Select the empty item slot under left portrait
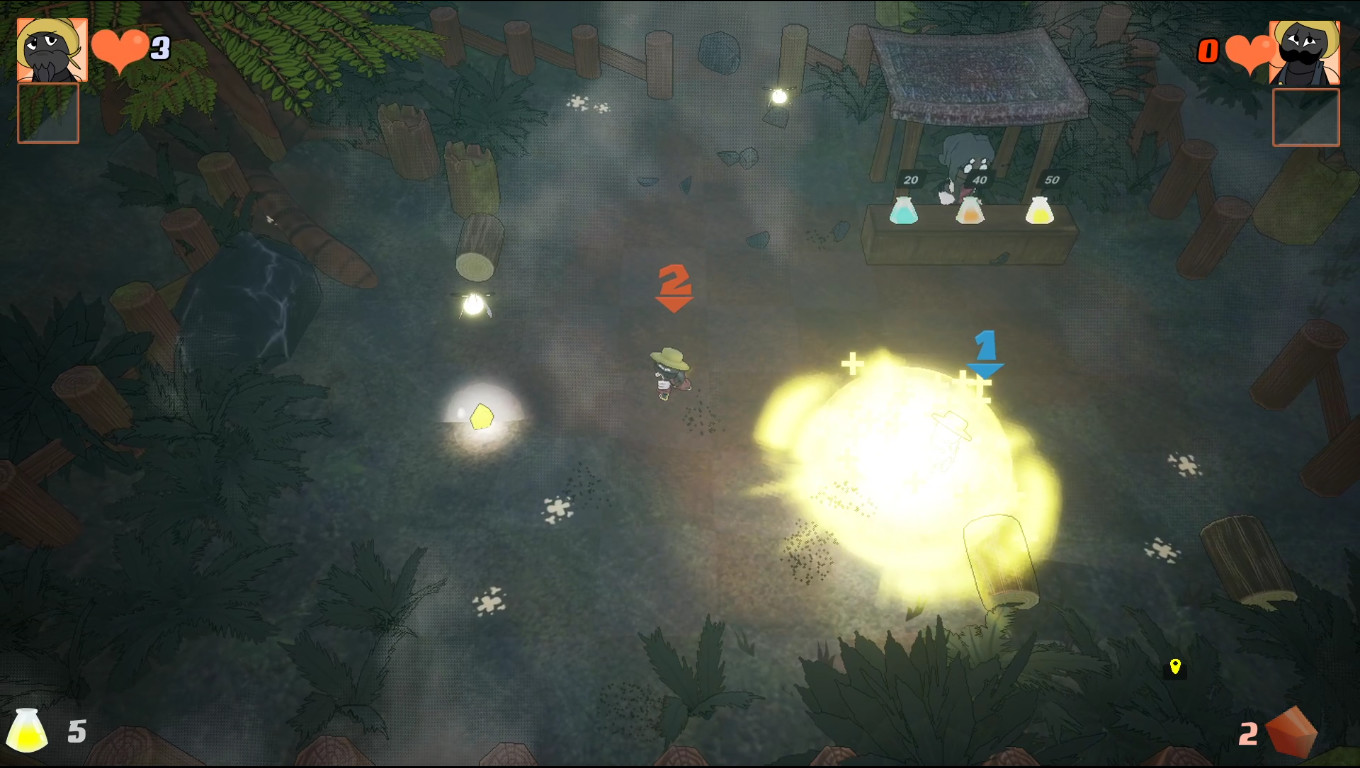The image size is (1360, 768). (x=47, y=113)
